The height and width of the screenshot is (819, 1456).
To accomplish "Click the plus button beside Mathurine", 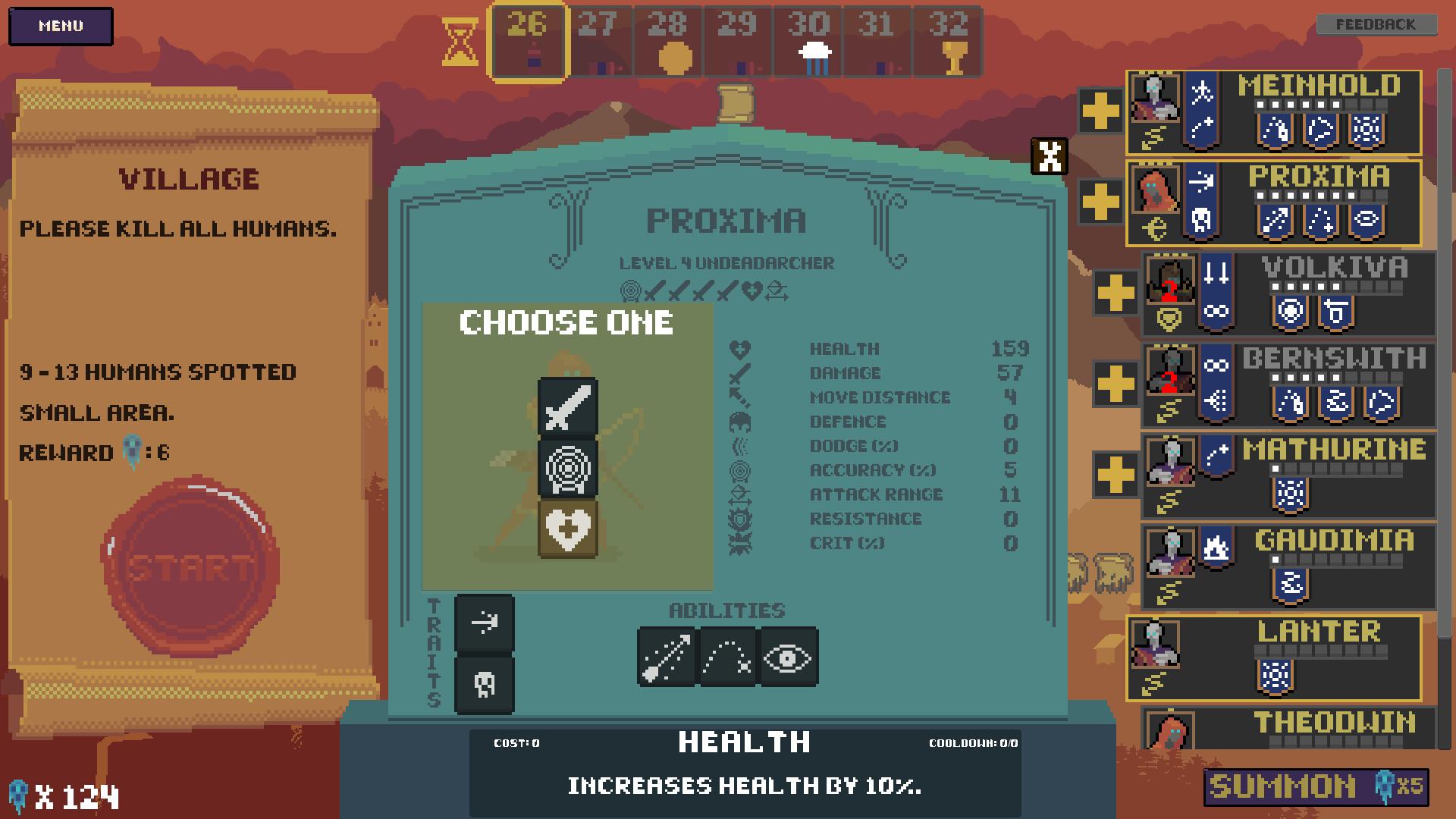I will coord(1116,475).
